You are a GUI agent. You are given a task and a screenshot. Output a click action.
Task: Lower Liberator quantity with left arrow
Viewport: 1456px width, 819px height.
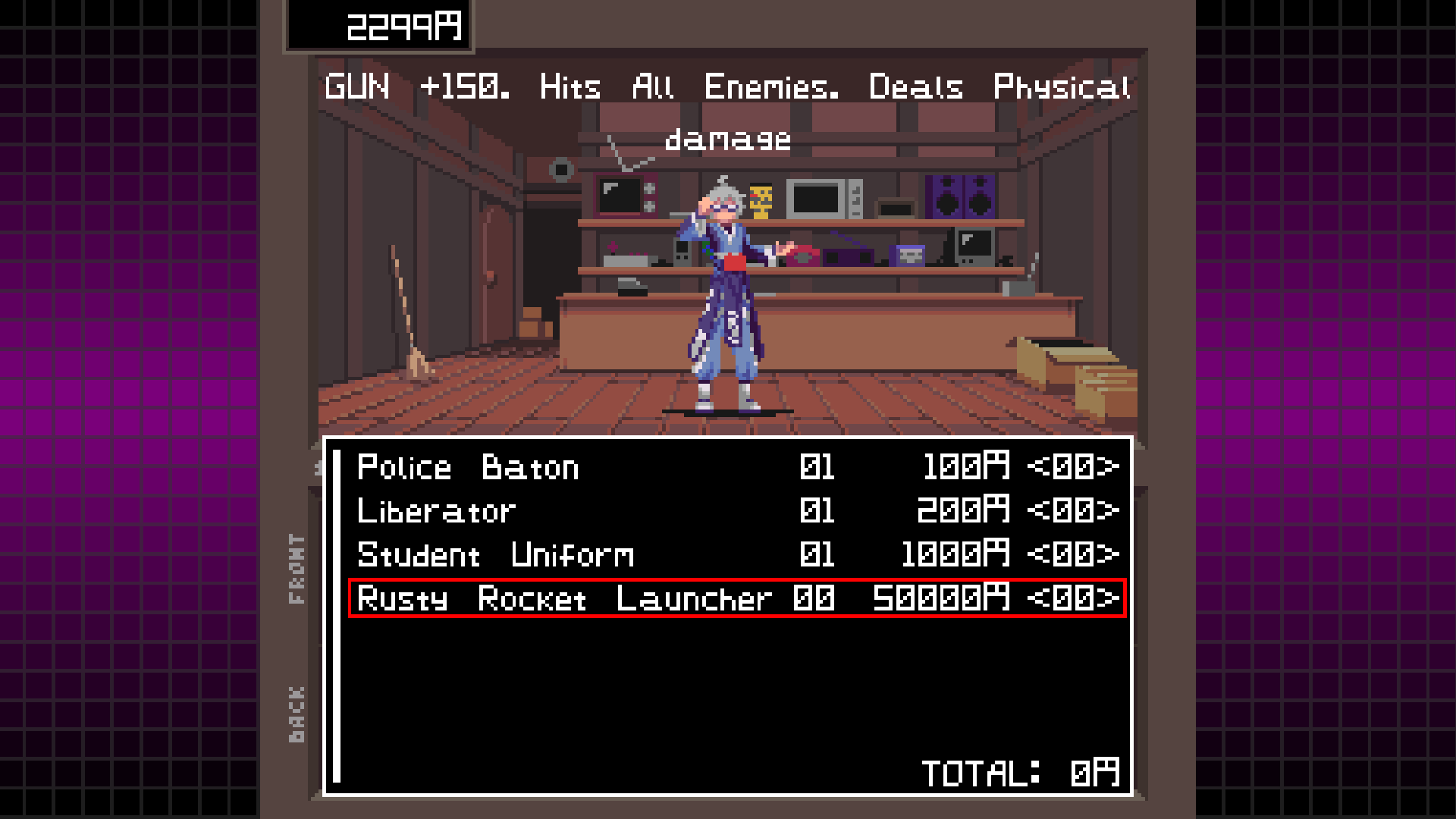pyautogui.click(x=1037, y=511)
